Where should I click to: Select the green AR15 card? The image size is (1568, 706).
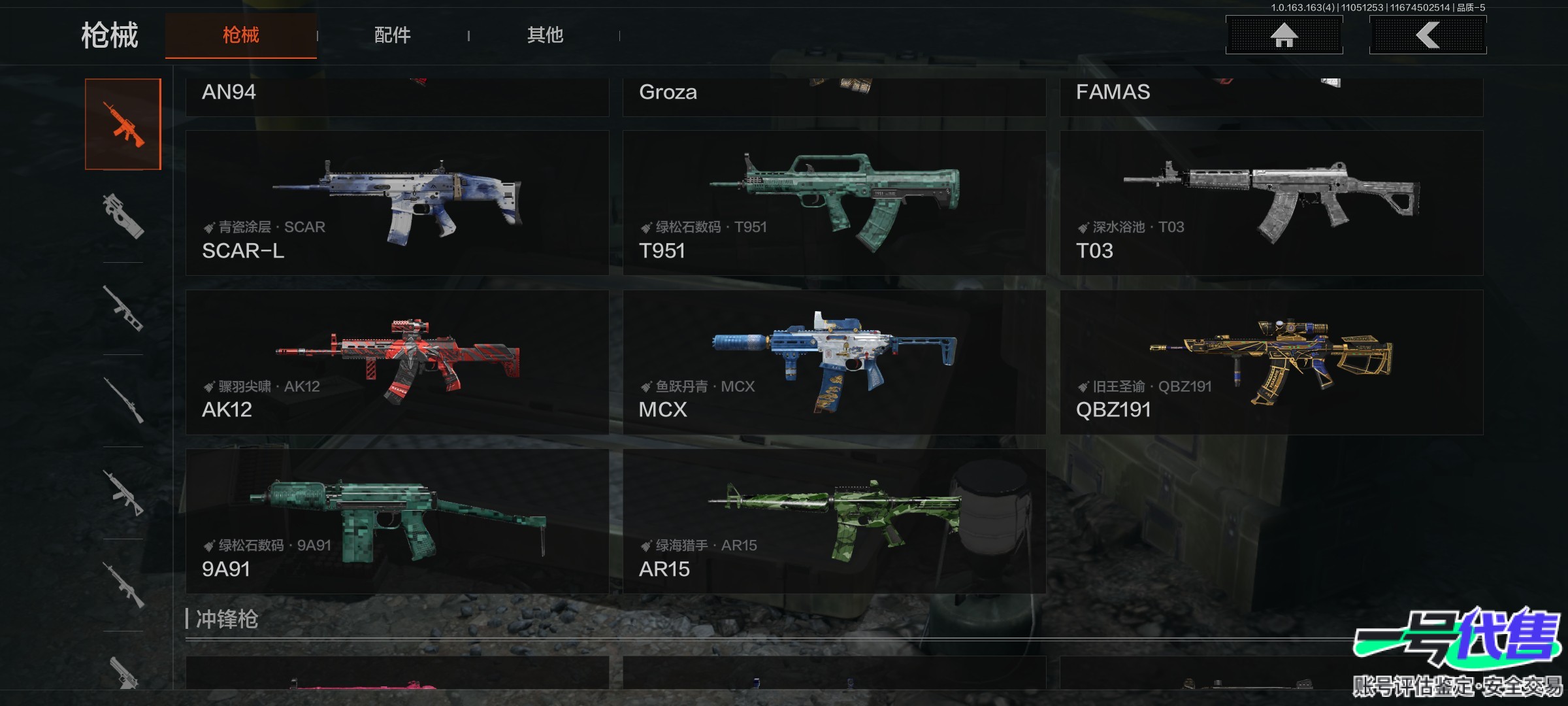tap(834, 521)
